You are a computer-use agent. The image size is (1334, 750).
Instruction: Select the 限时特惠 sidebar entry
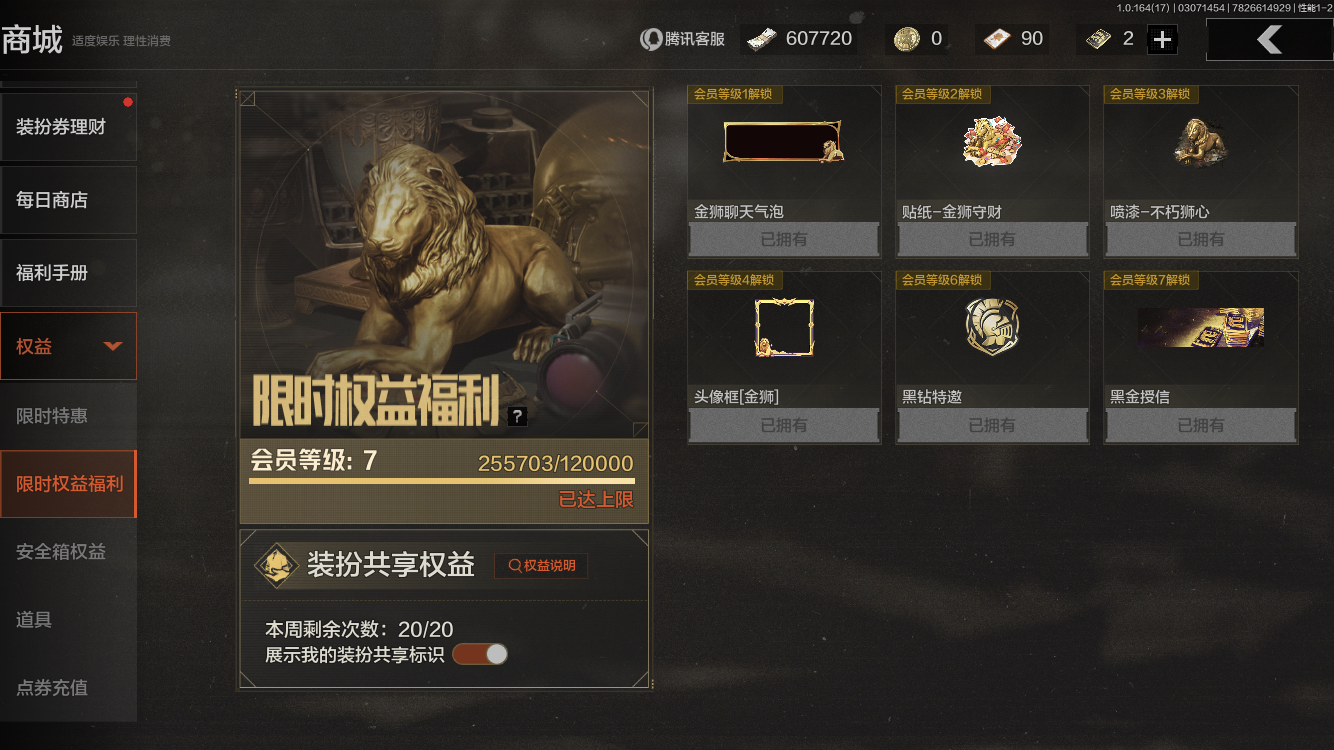click(68, 415)
